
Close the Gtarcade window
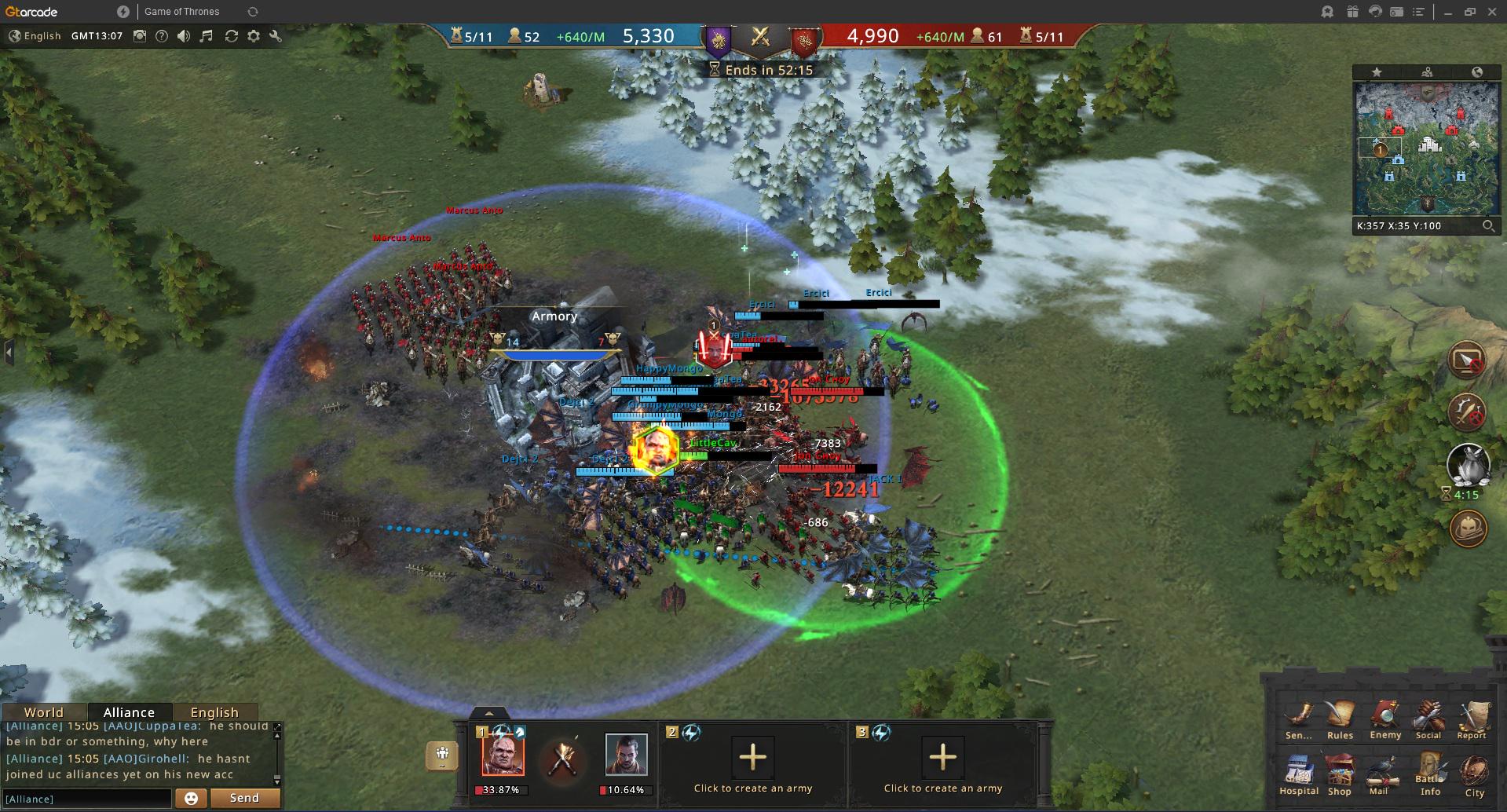click(1492, 12)
